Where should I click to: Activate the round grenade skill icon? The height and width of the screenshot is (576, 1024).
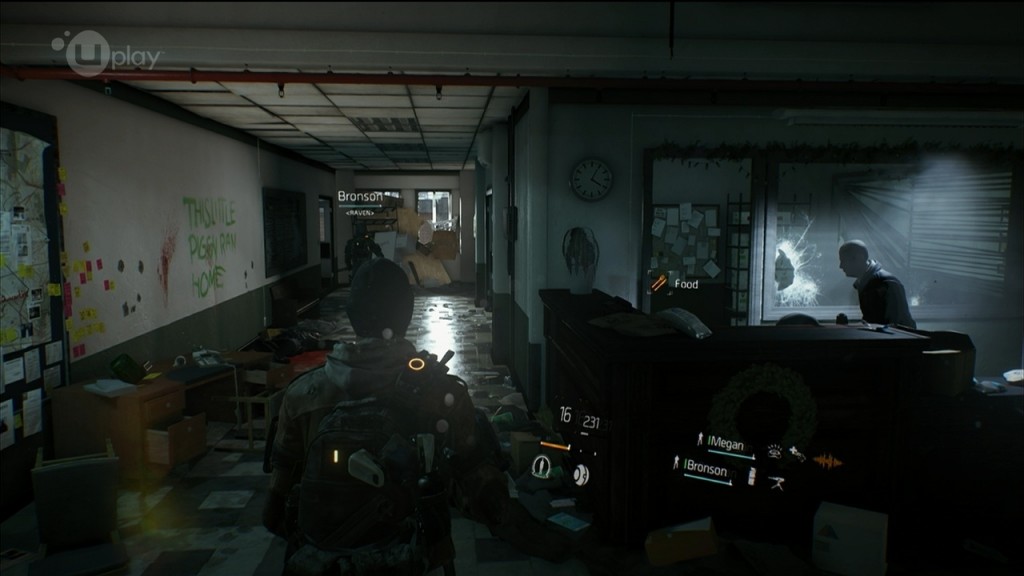pos(580,473)
